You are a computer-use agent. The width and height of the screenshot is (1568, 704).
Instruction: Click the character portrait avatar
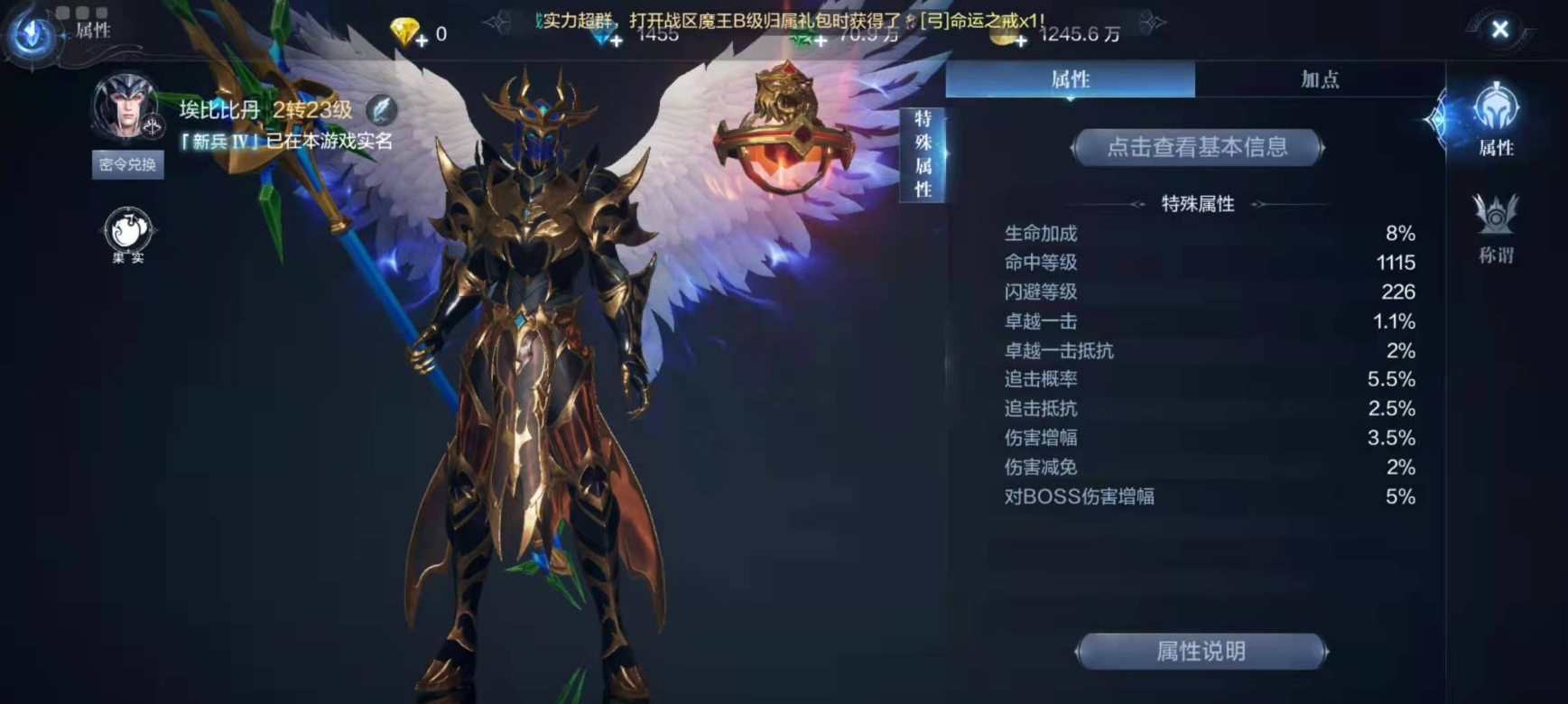click(125, 107)
